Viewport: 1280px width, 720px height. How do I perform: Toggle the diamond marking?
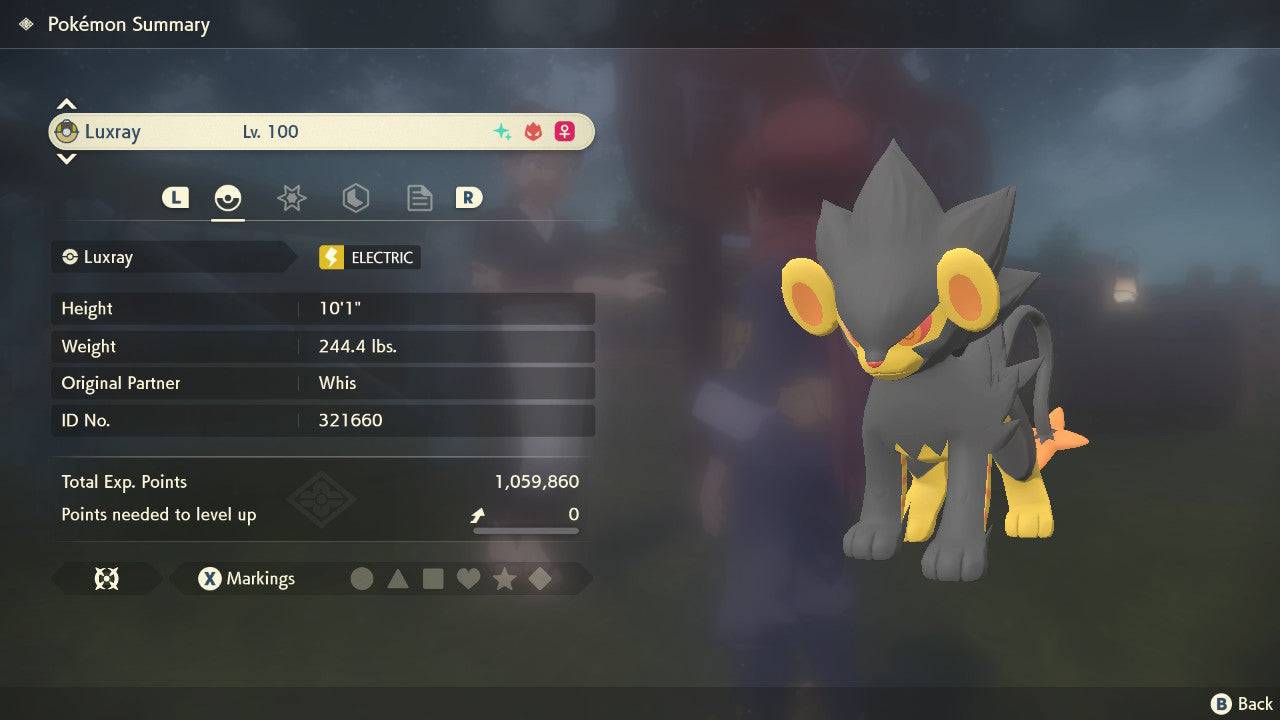click(x=540, y=578)
